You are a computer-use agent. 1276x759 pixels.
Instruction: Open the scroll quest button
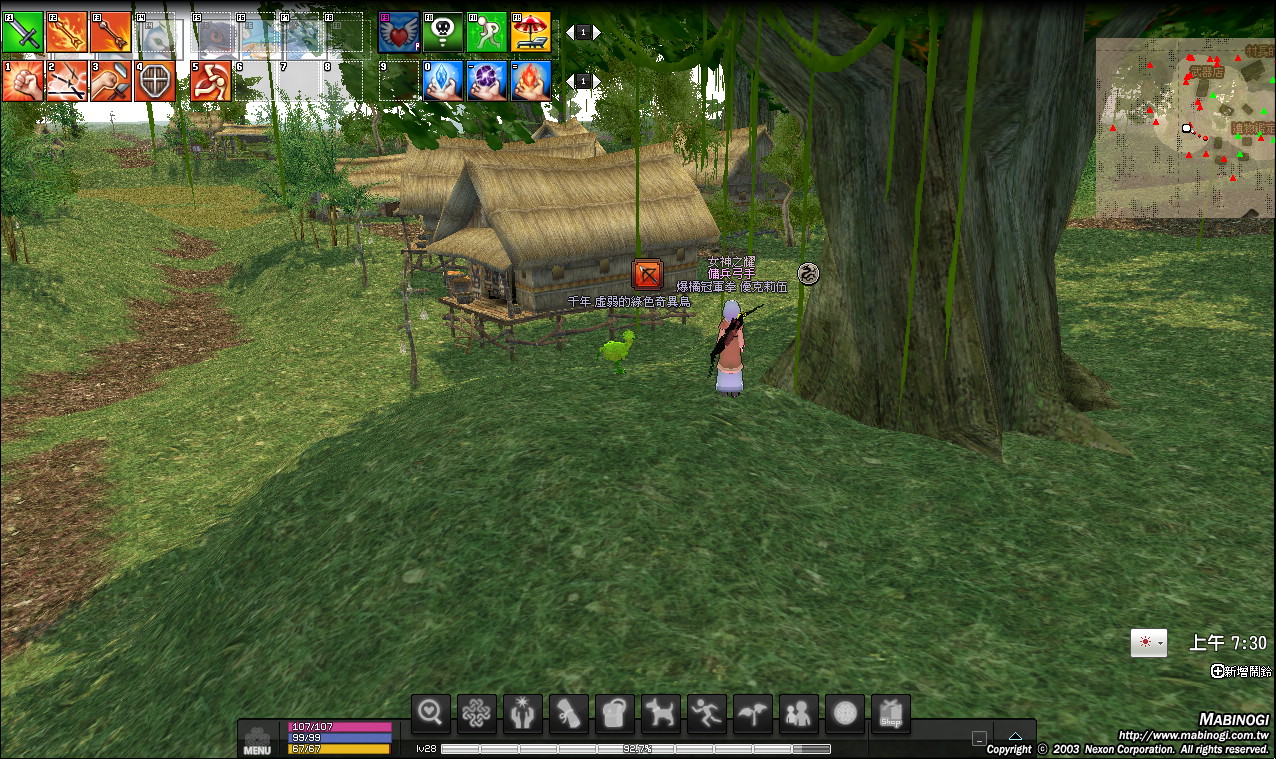(x=569, y=712)
